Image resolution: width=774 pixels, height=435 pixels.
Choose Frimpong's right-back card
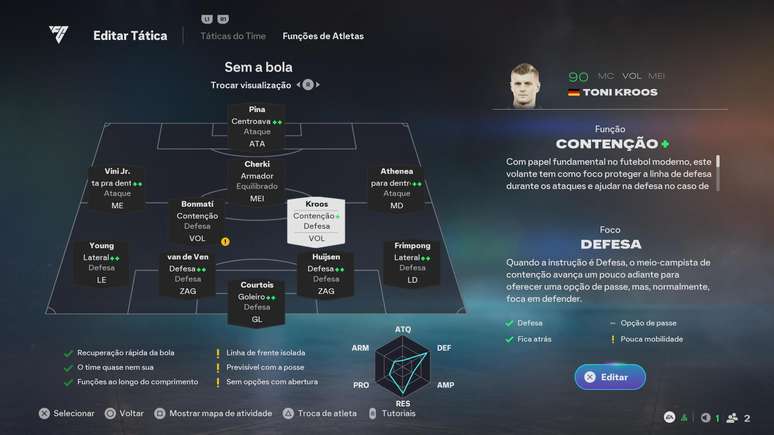pos(412,262)
